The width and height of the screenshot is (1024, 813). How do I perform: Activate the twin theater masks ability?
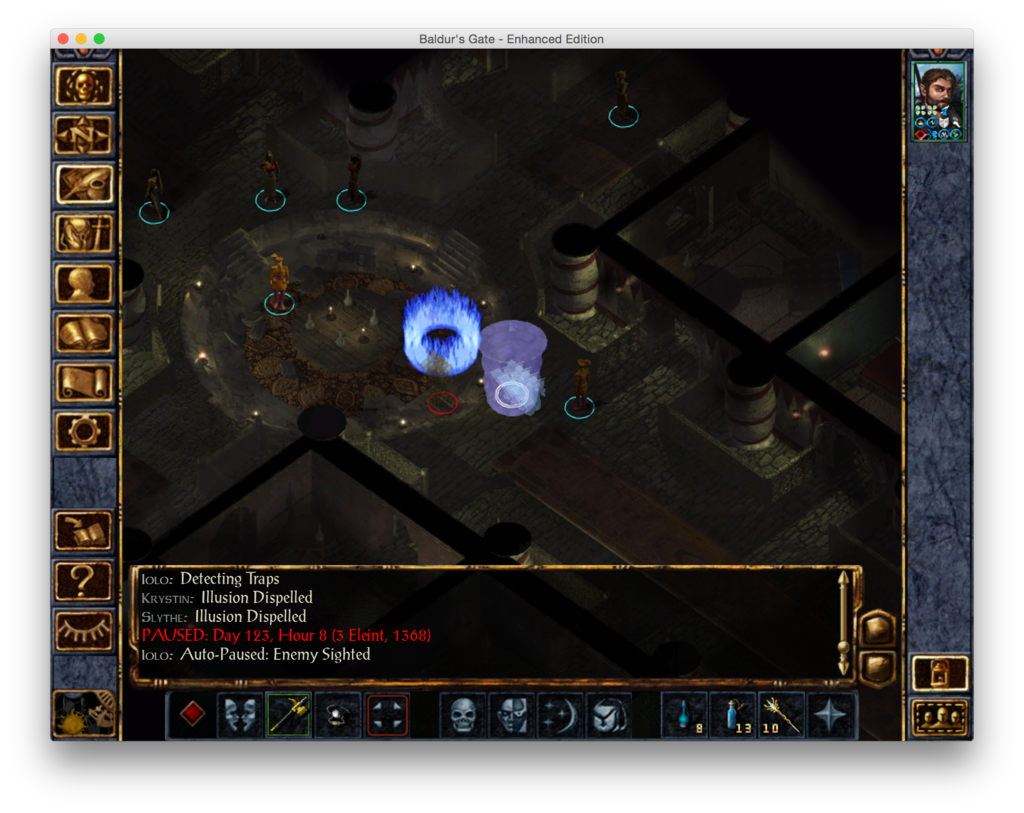(241, 715)
